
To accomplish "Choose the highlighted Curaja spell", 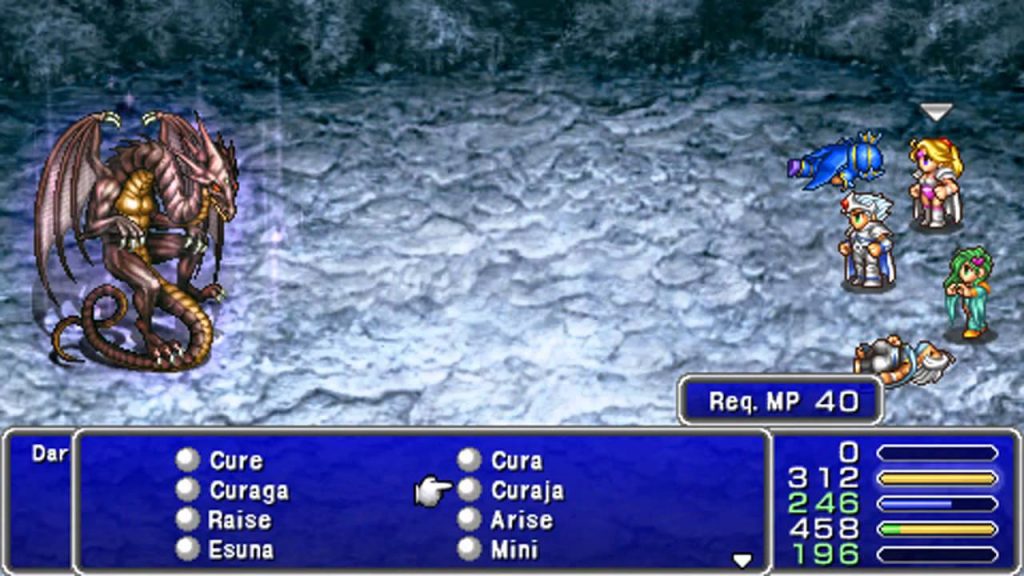I will tap(526, 491).
